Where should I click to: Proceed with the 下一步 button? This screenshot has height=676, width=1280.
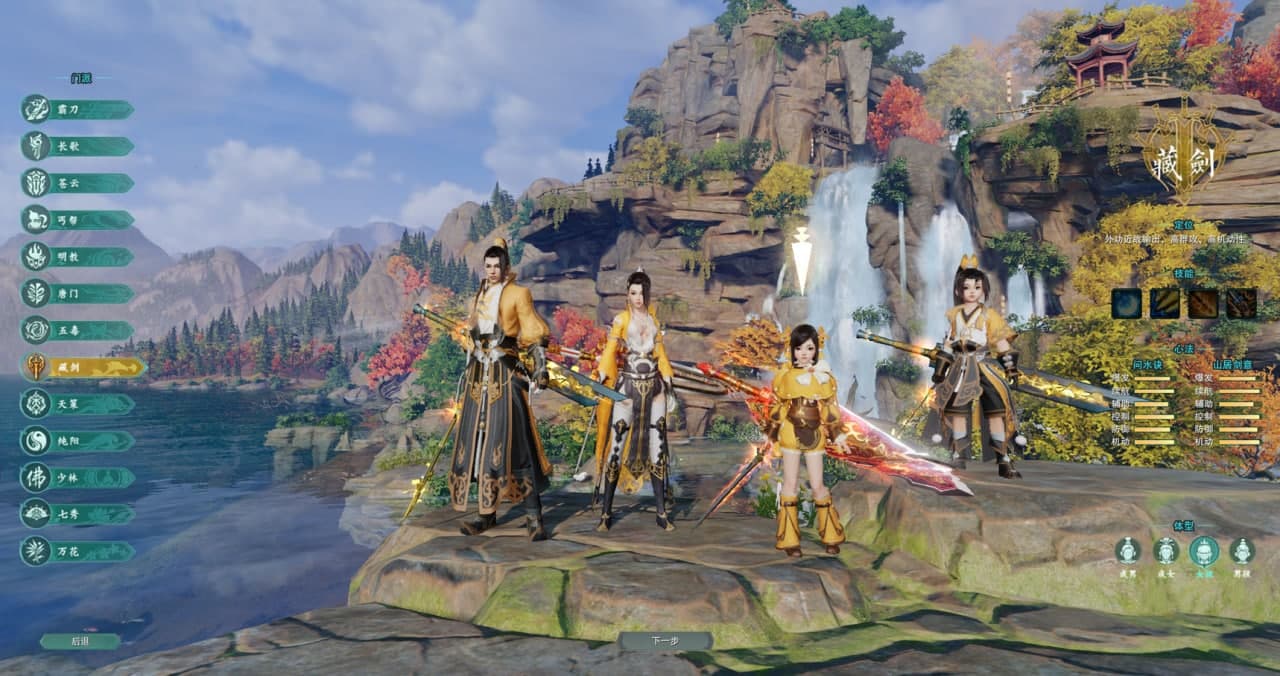point(665,641)
